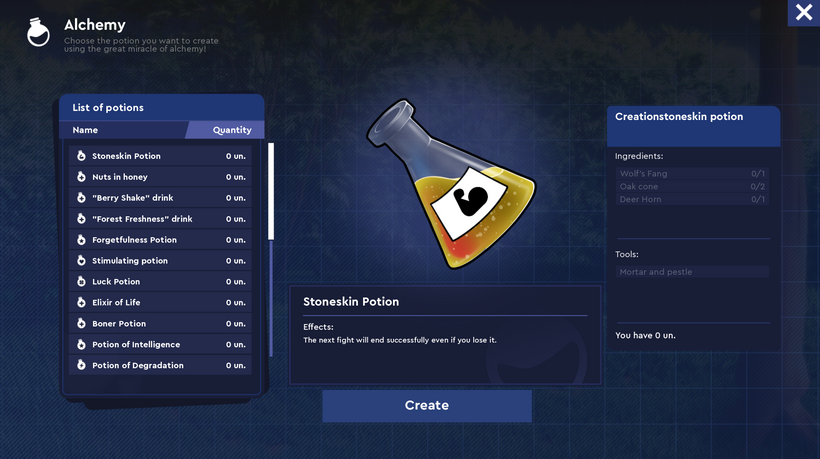The height and width of the screenshot is (459, 820).
Task: Select the Forgetfulness Potion row
Action: tap(160, 240)
